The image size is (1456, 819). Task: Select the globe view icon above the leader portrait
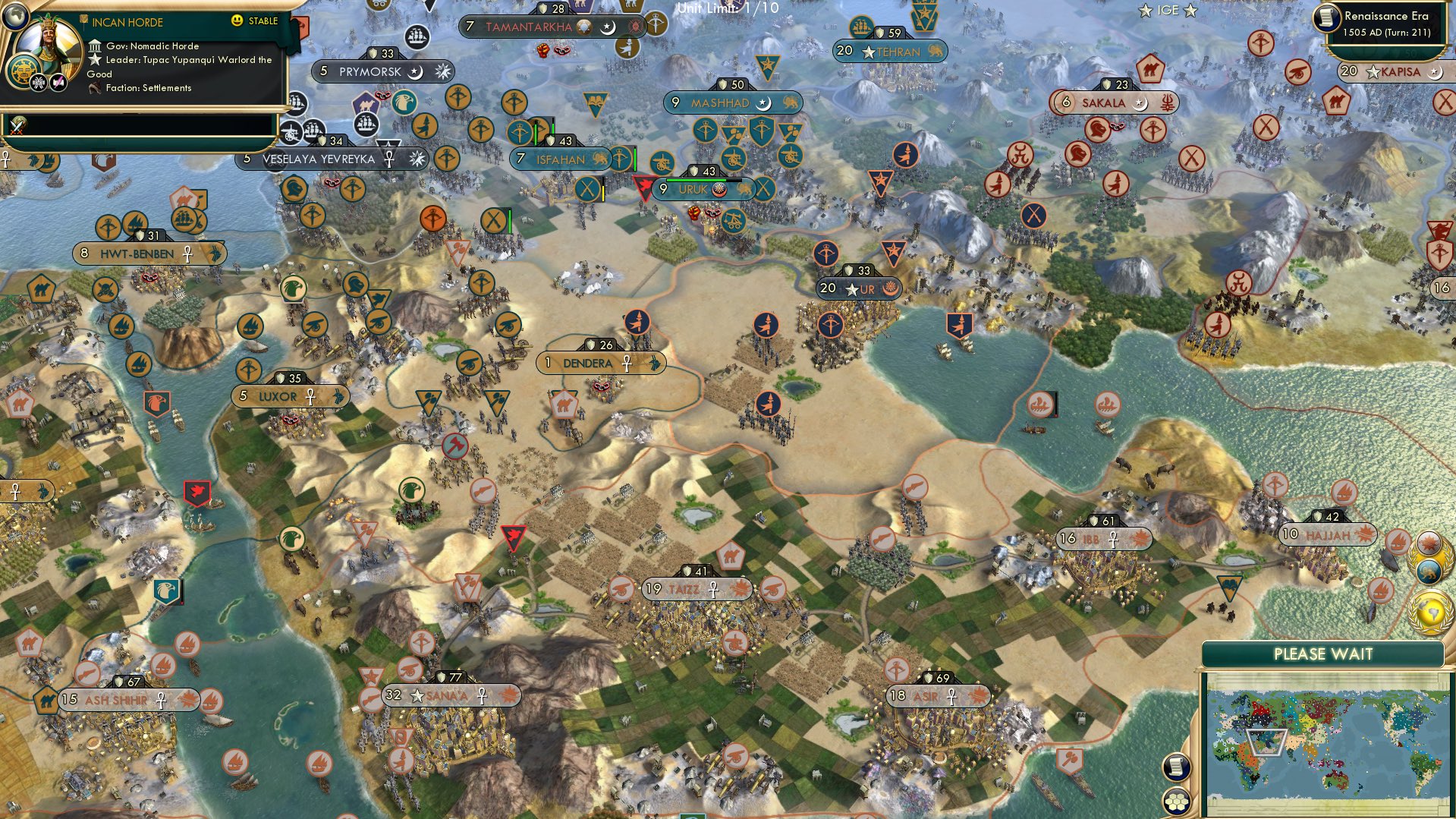[15, 17]
